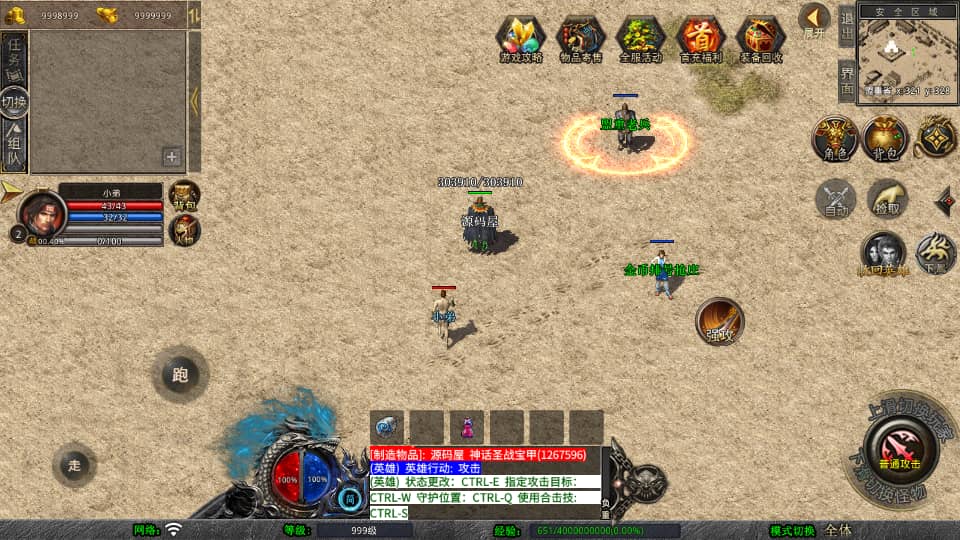
Task: Open the 游戏攻略 game guide icon
Action: tap(521, 38)
